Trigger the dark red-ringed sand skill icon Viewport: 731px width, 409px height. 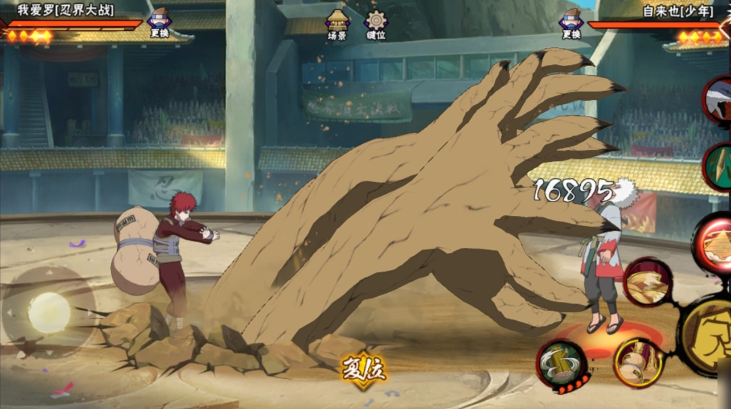(x=647, y=282)
